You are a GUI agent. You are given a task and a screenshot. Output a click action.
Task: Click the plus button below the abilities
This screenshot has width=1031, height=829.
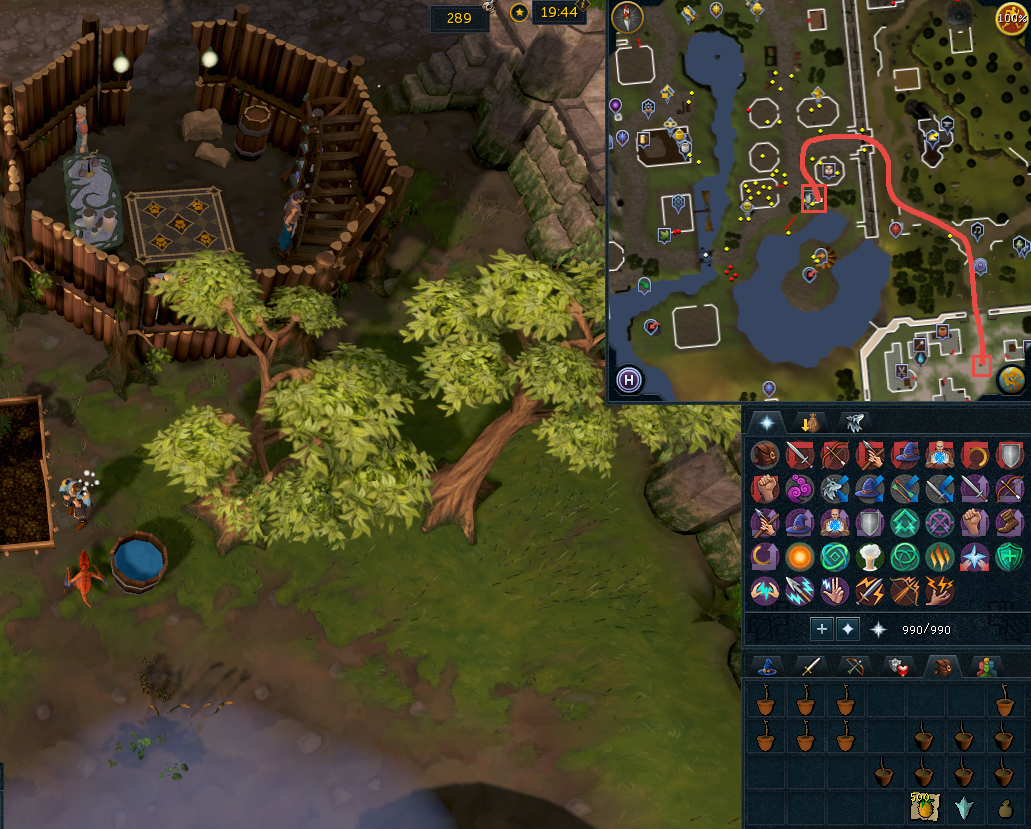coord(821,629)
